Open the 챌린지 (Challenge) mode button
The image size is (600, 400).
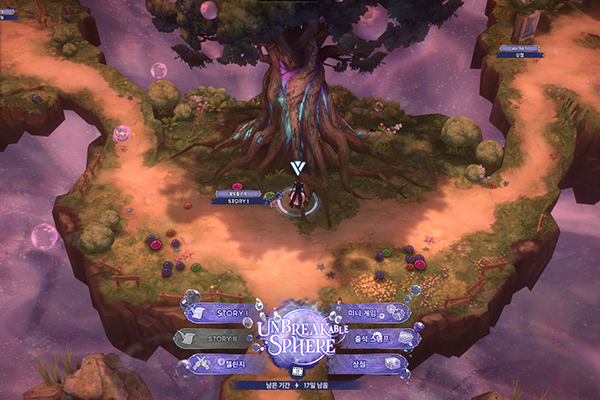pyautogui.click(x=221, y=364)
